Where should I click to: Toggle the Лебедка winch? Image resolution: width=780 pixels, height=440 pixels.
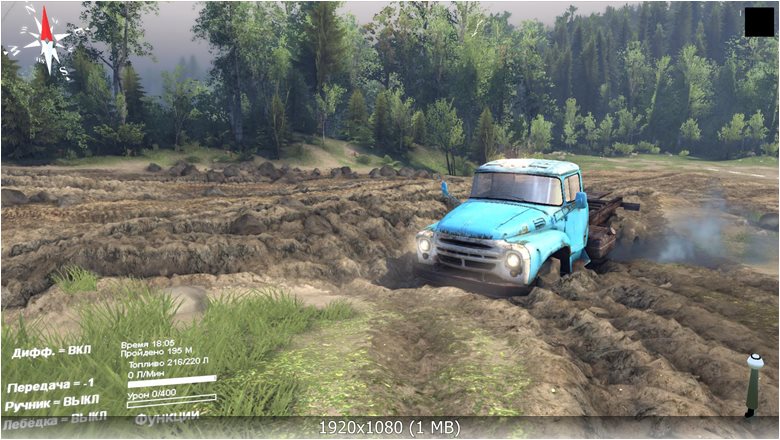(x=53, y=418)
